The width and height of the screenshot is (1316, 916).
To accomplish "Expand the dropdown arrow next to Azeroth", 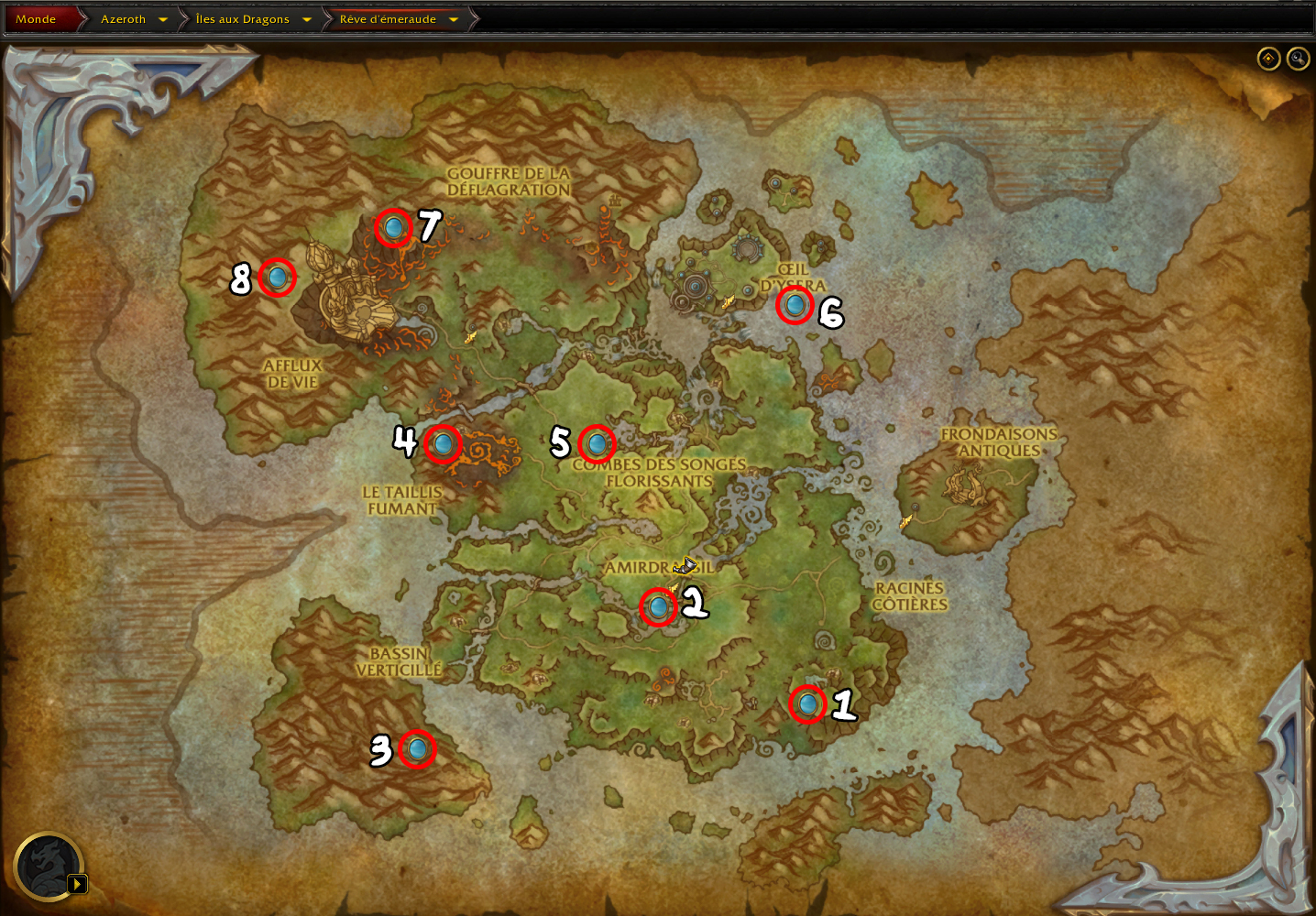I will (163, 19).
